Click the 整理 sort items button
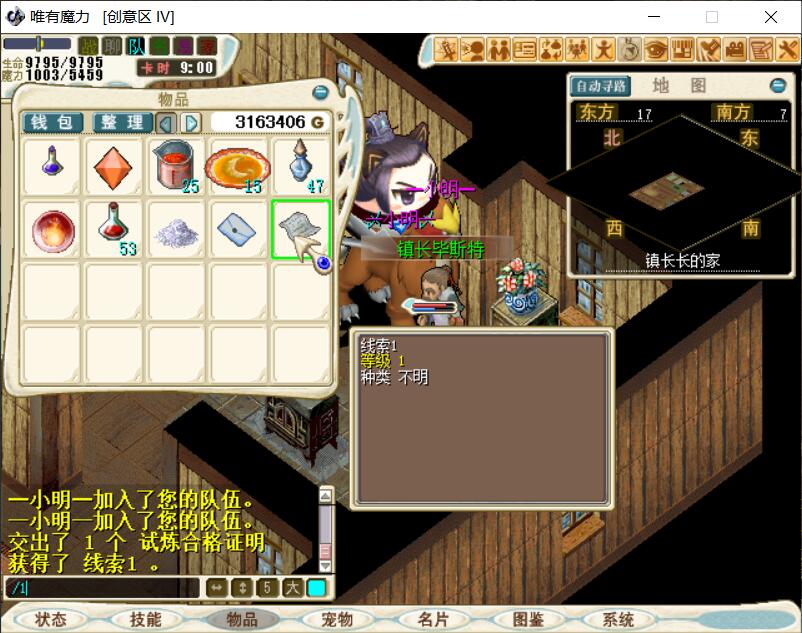Viewport: 802px width, 633px height. tap(122, 122)
